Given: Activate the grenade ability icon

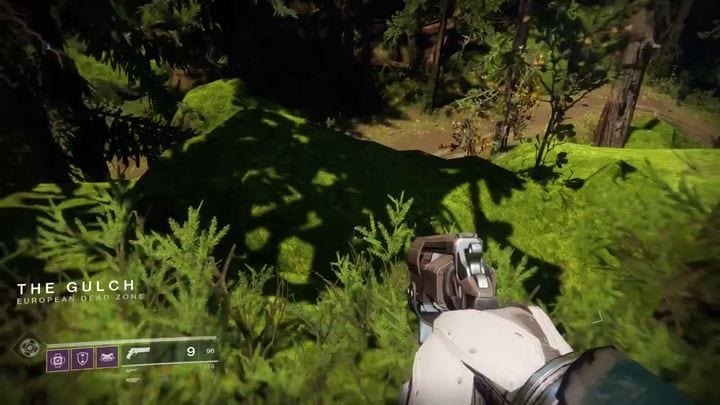Looking at the screenshot, I should pos(58,358).
